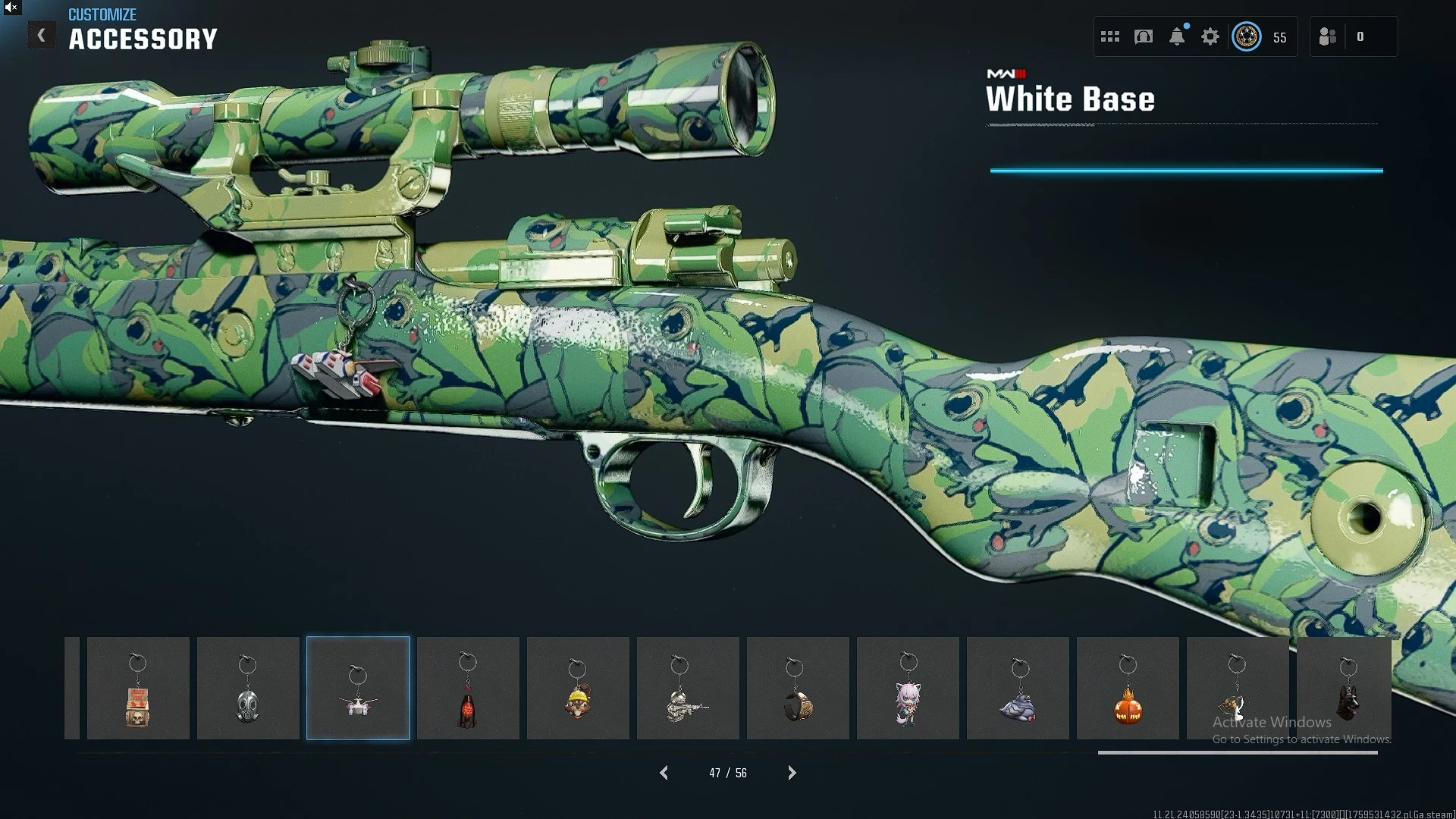
Task: Equip the jack-o-lantern pumpkin charm
Action: 1128,689
